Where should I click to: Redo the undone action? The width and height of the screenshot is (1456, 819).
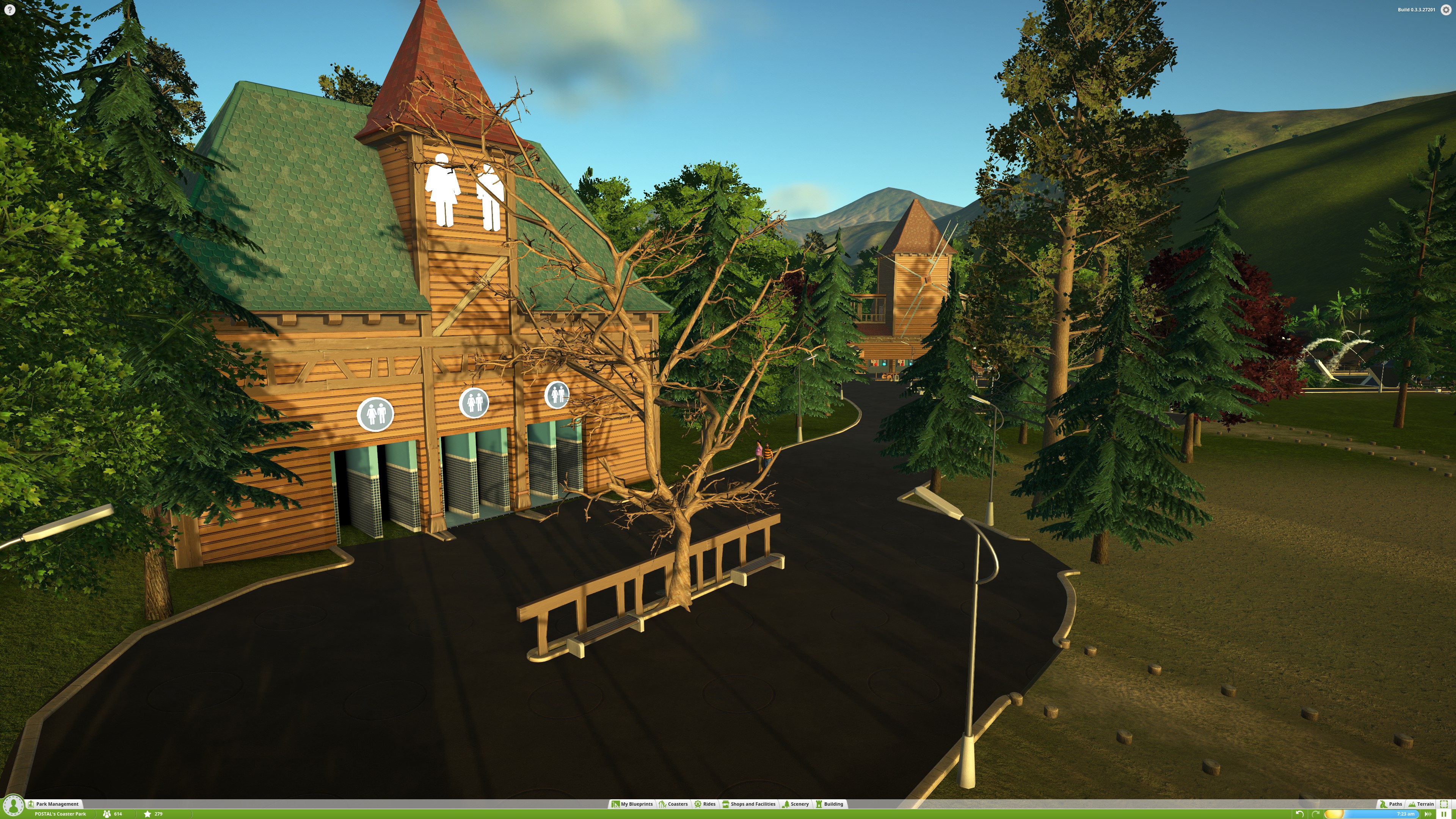point(1315,814)
